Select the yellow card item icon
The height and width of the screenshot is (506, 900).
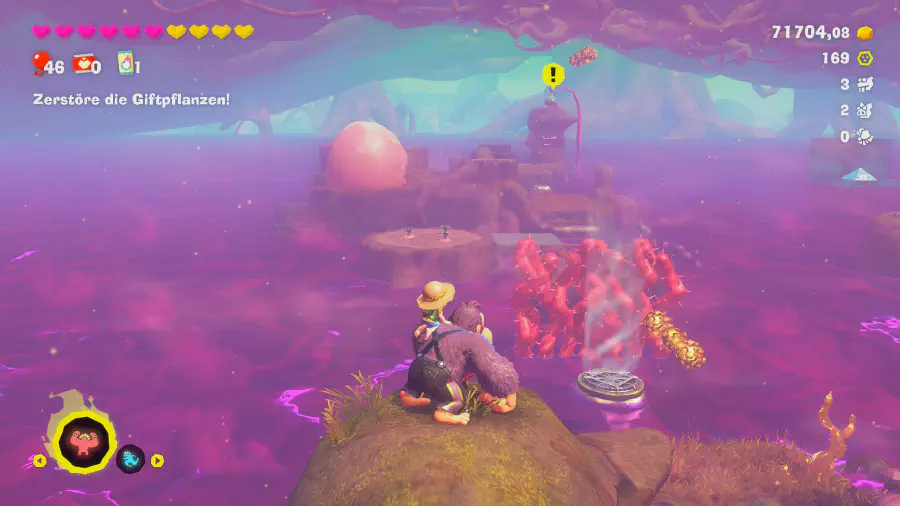(x=124, y=65)
